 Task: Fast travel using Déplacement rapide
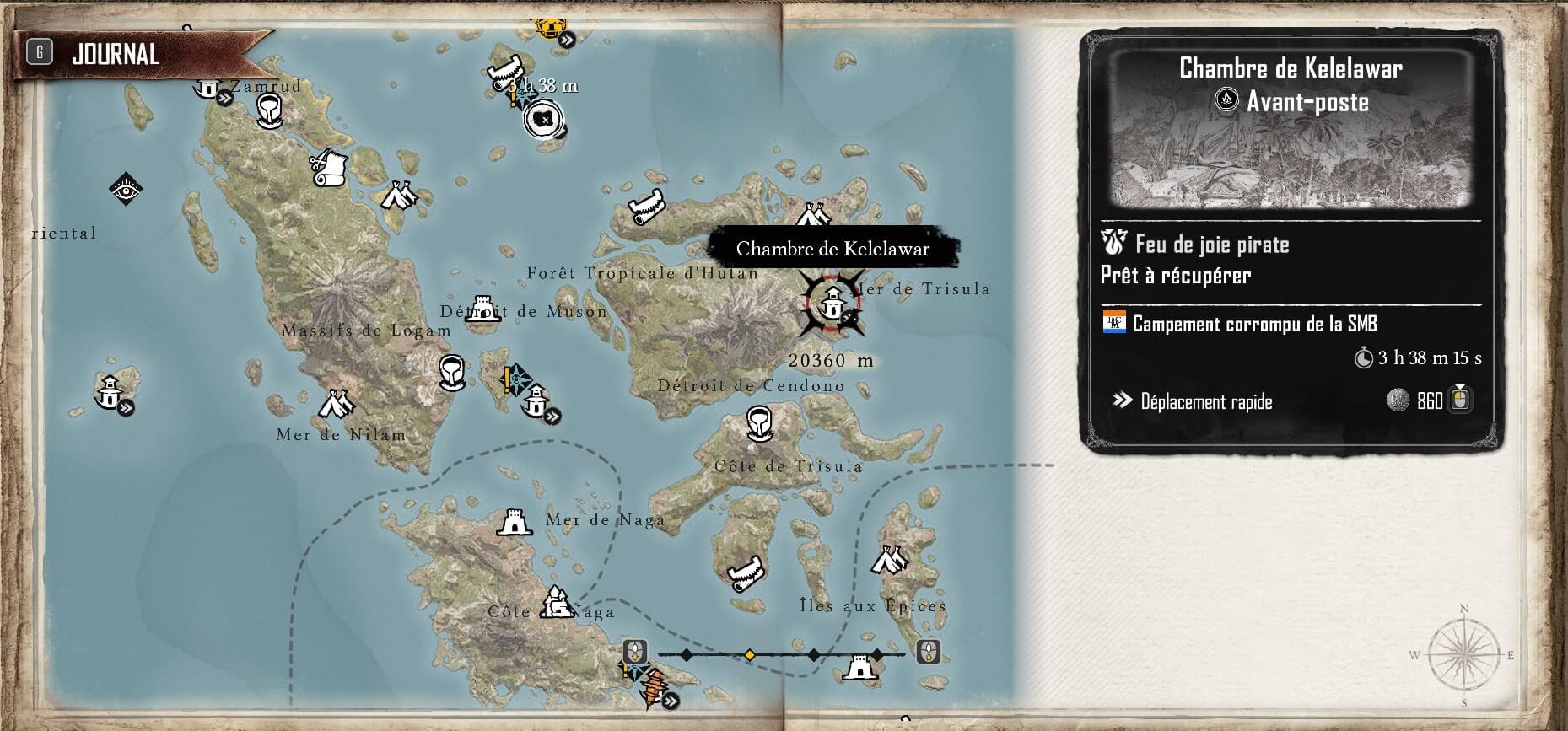1206,401
